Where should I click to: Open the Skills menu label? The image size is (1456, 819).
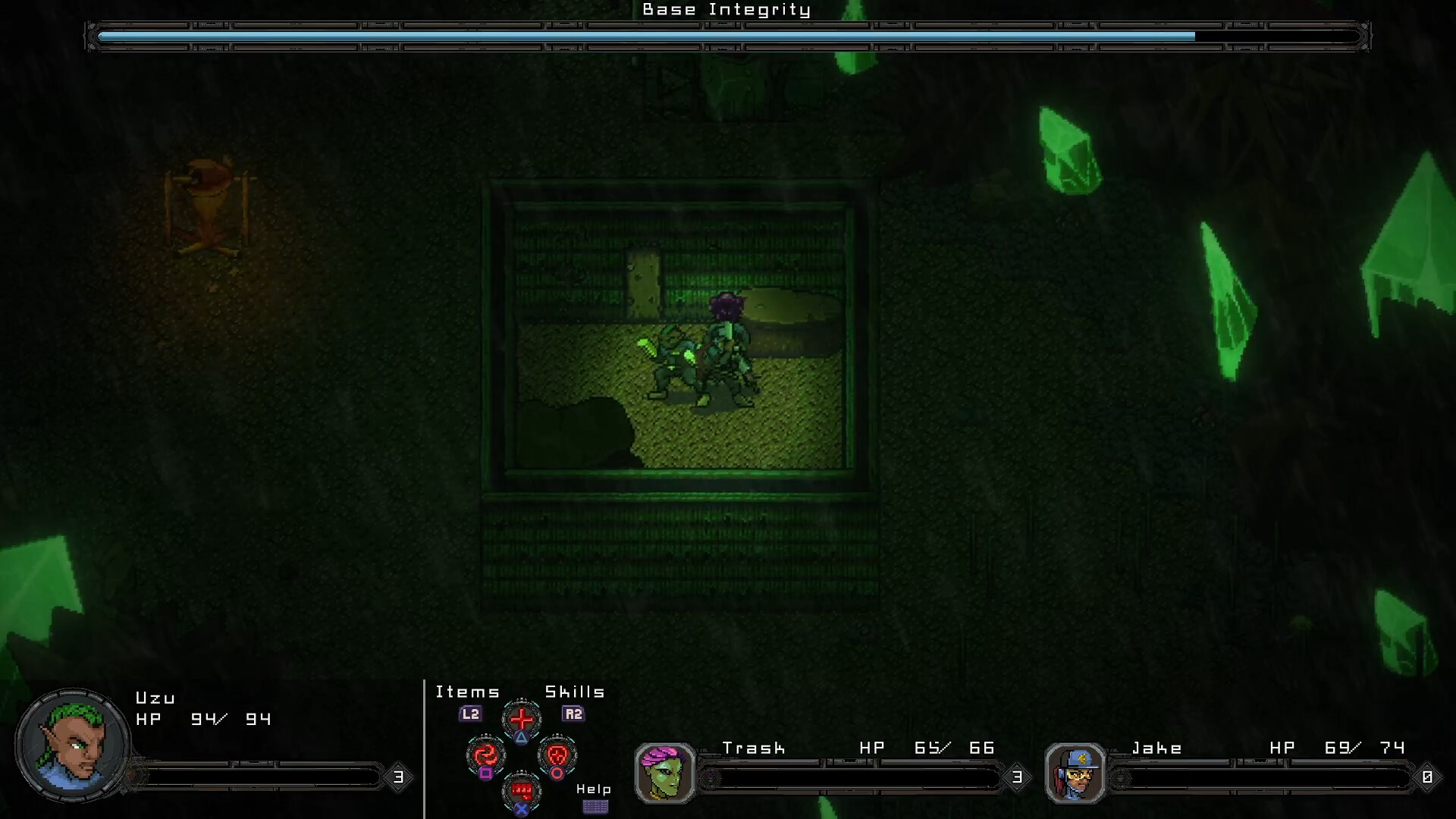point(574,690)
